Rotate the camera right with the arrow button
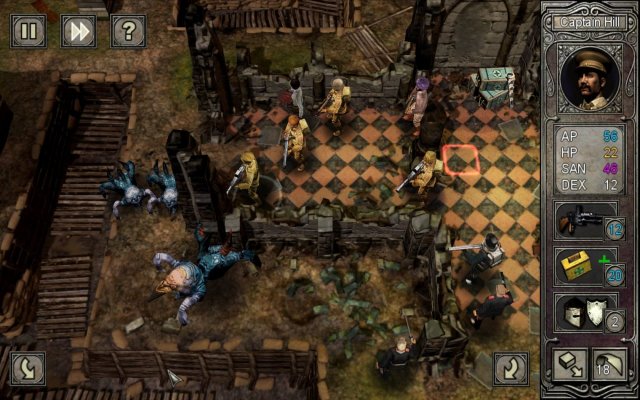Image resolution: width=640 pixels, height=400 pixels. (x=511, y=367)
